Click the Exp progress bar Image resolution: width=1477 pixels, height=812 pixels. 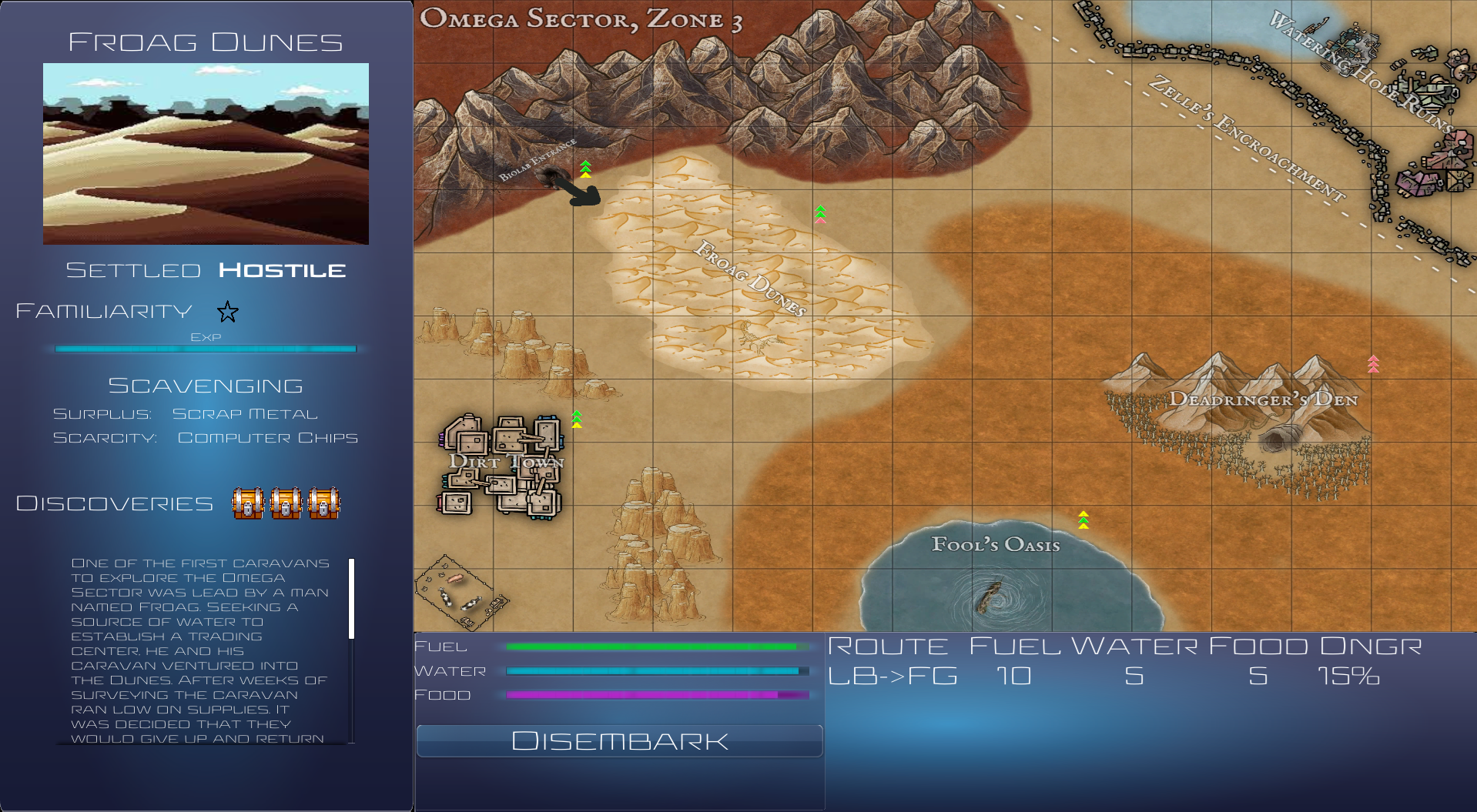point(205,348)
